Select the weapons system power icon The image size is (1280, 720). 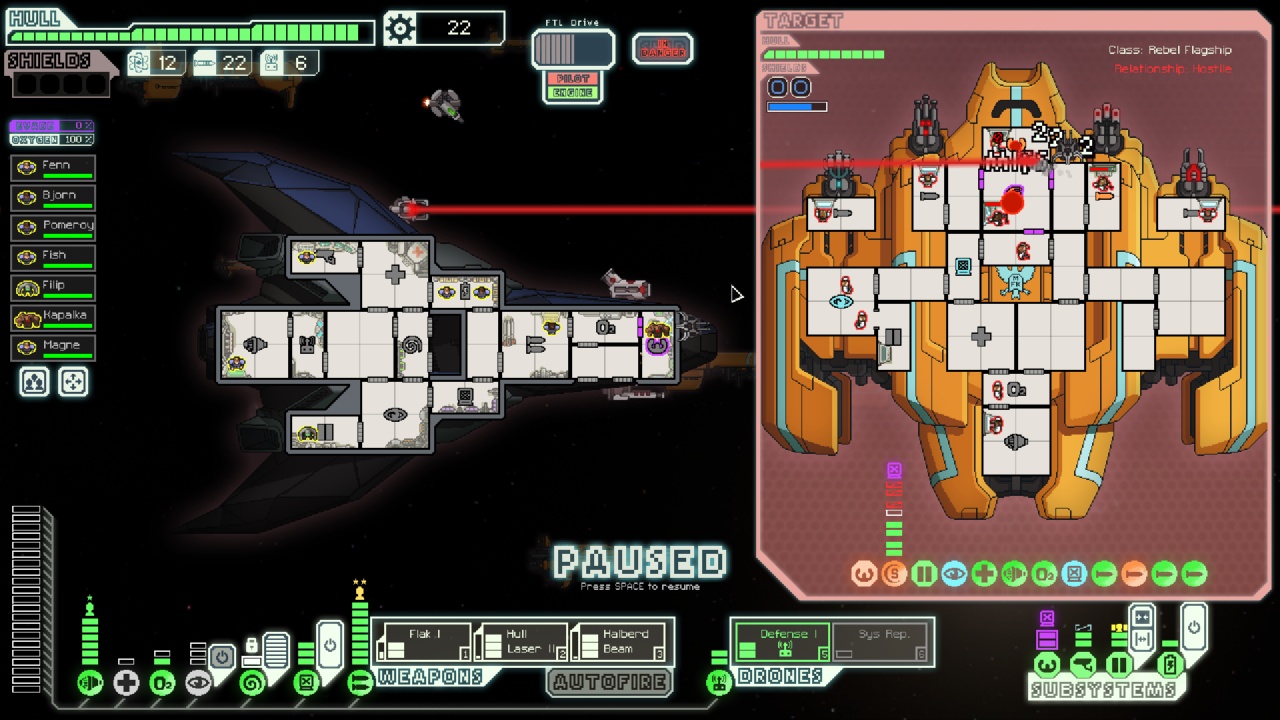click(x=360, y=683)
